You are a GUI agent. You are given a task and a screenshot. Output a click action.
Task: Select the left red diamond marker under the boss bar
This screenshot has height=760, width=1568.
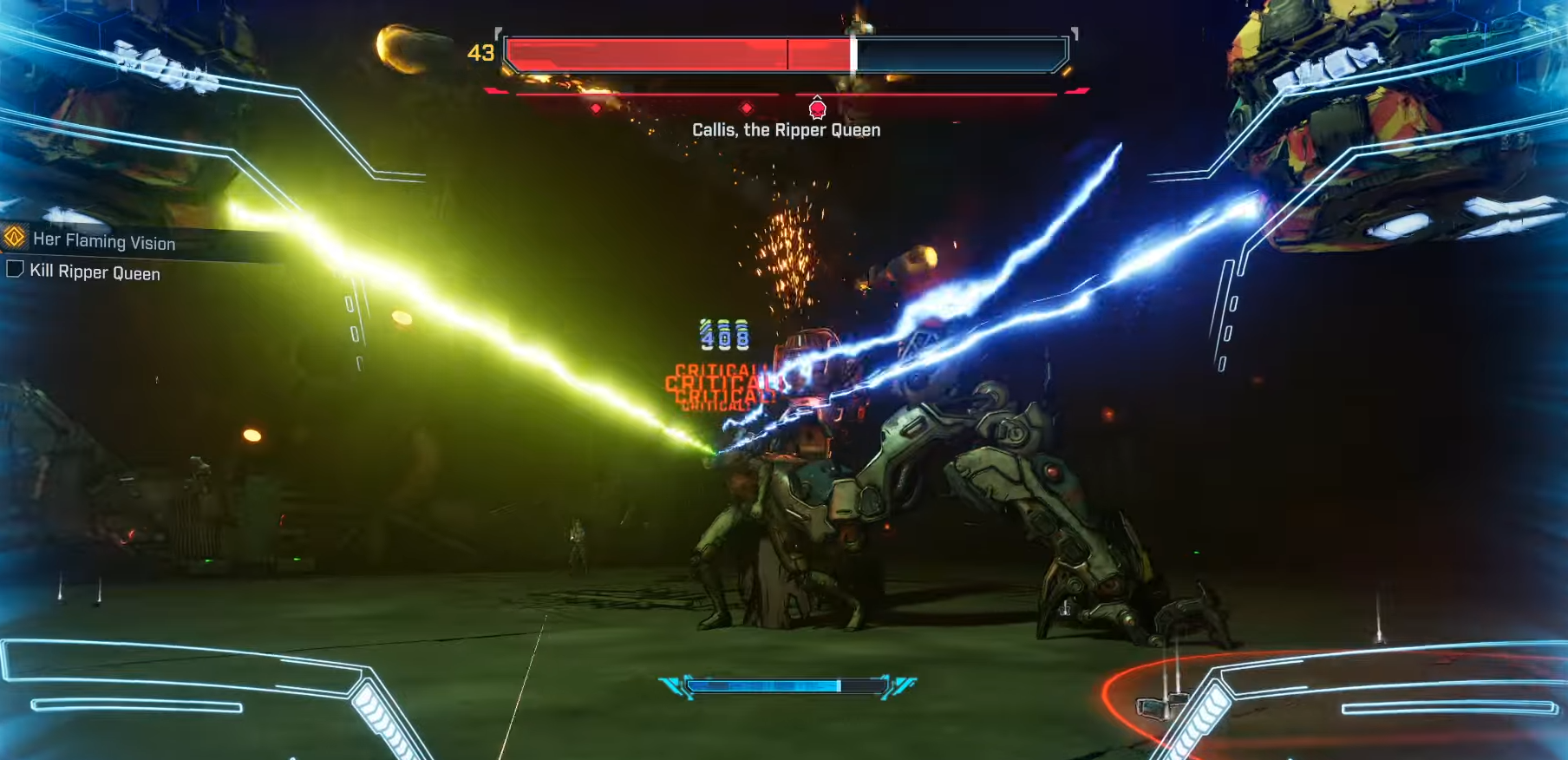[595, 108]
